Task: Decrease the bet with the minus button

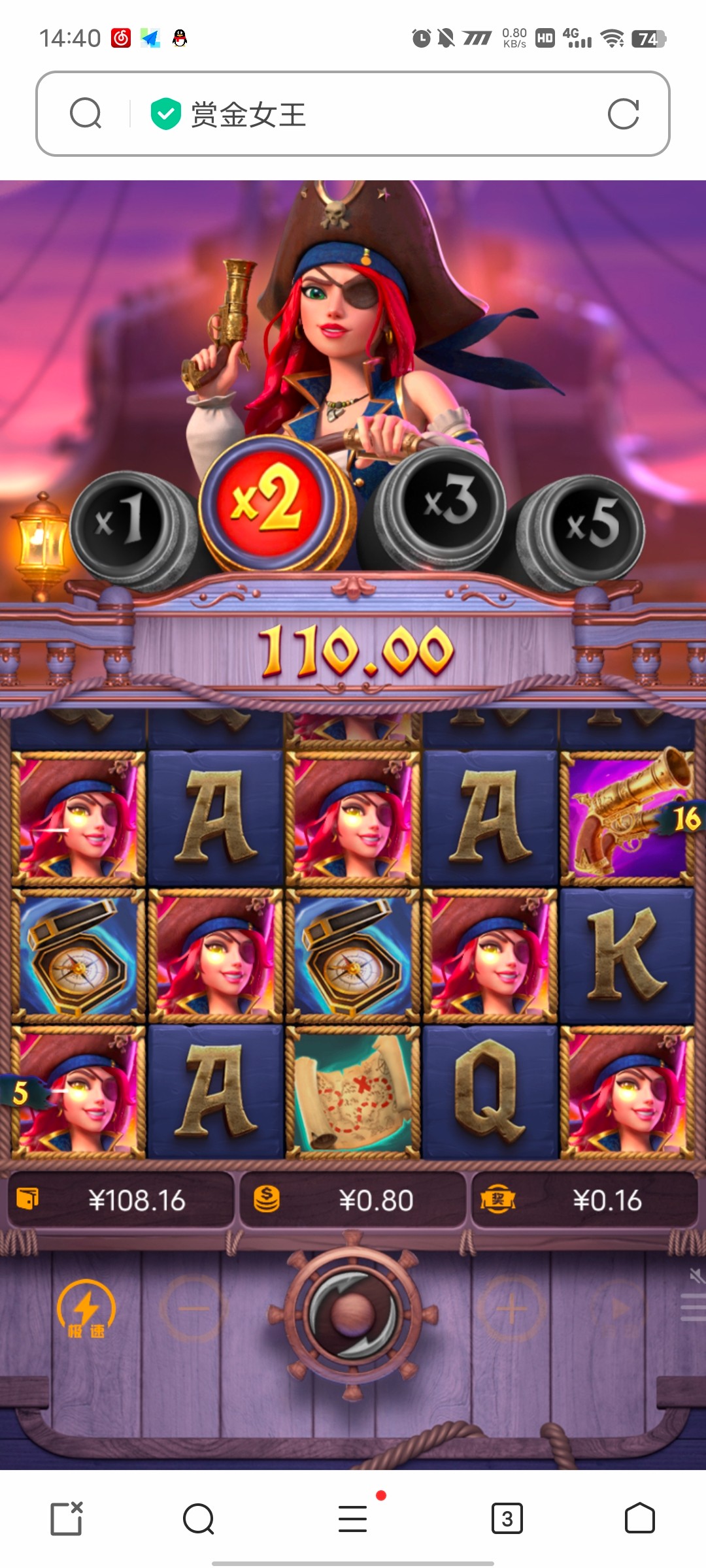Action: pos(193,1309)
